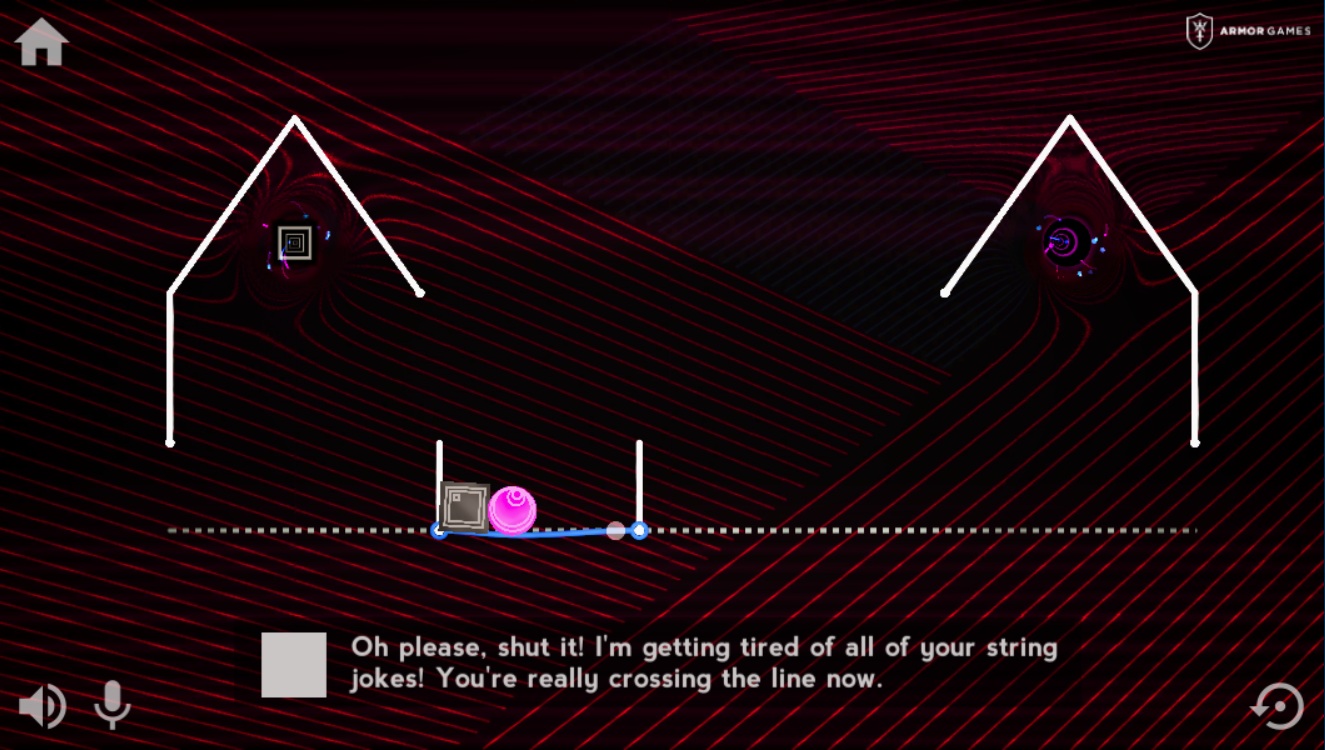Restart the level with the reset icon
The height and width of the screenshot is (750, 1325).
(1278, 706)
